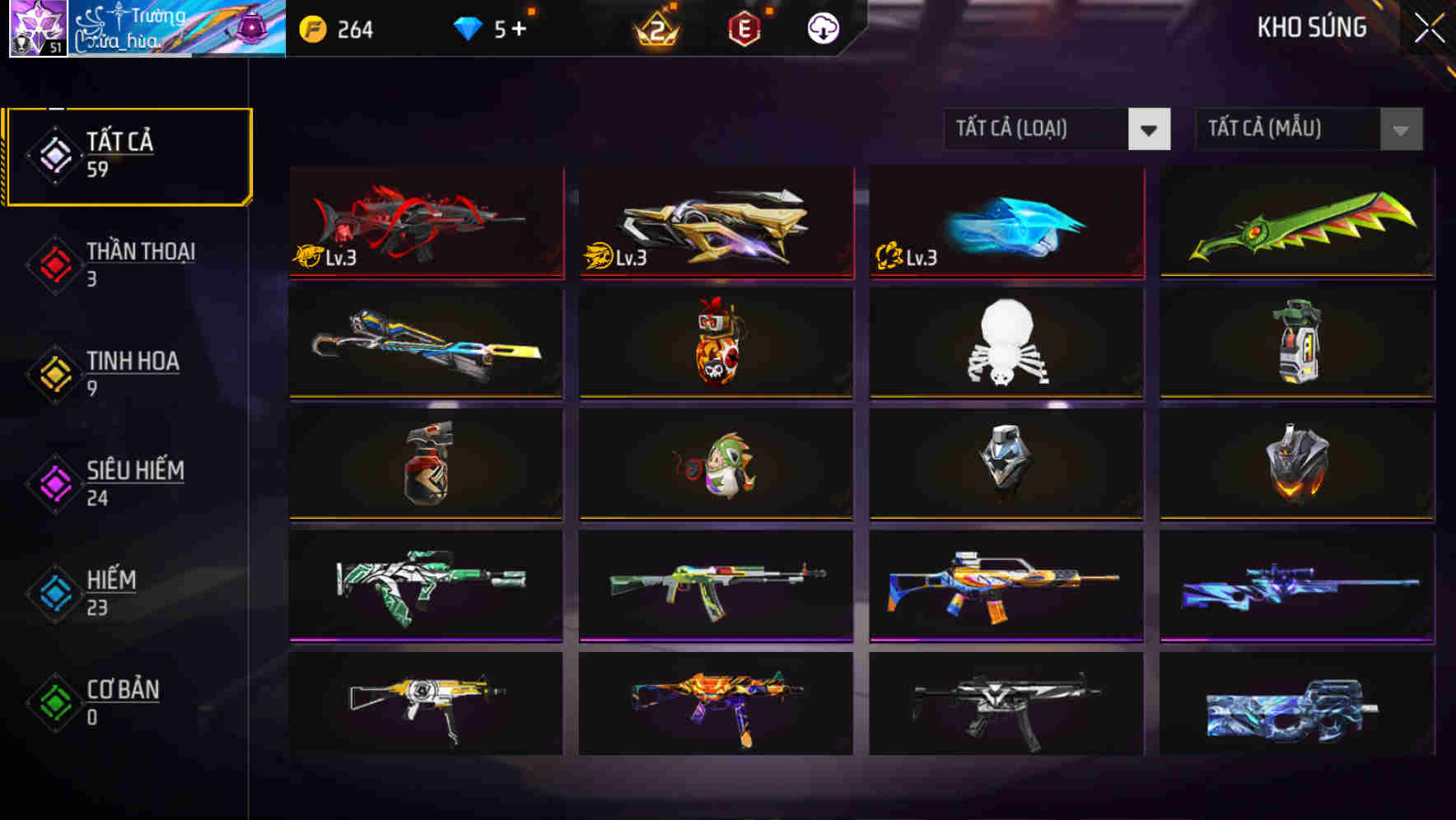Select the green chainsaw sword thumbnail
The image size is (1456, 820).
pos(1295,223)
